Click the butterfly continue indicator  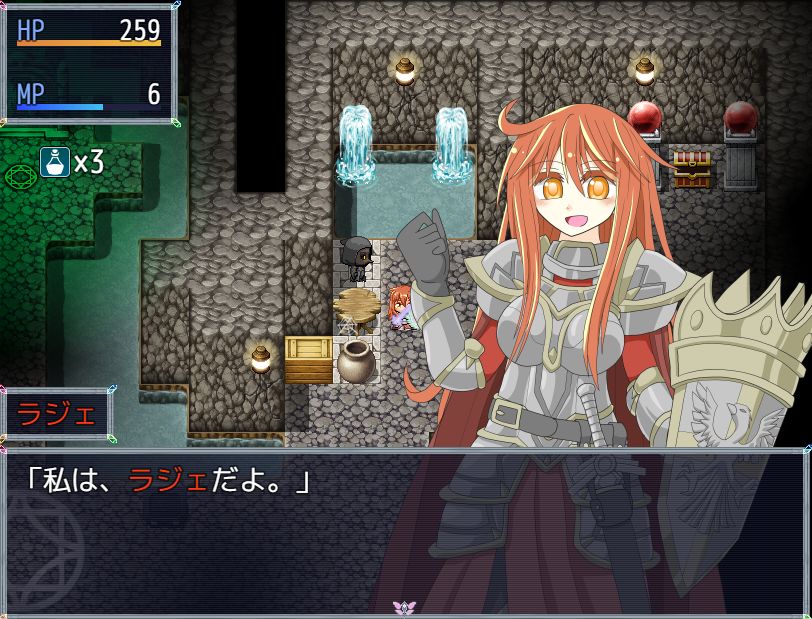point(405,607)
